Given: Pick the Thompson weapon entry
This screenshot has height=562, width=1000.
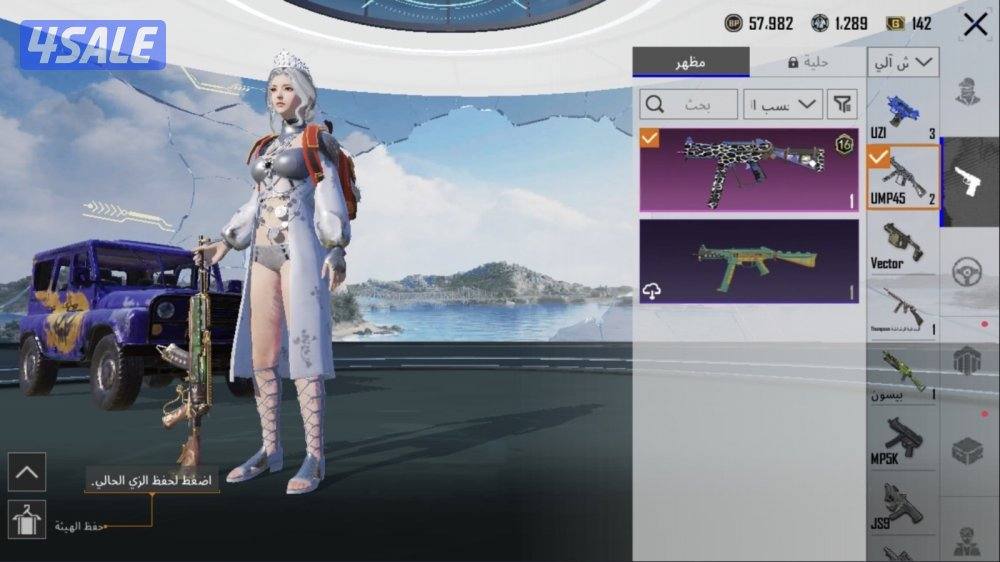Looking at the screenshot, I should coord(902,309).
